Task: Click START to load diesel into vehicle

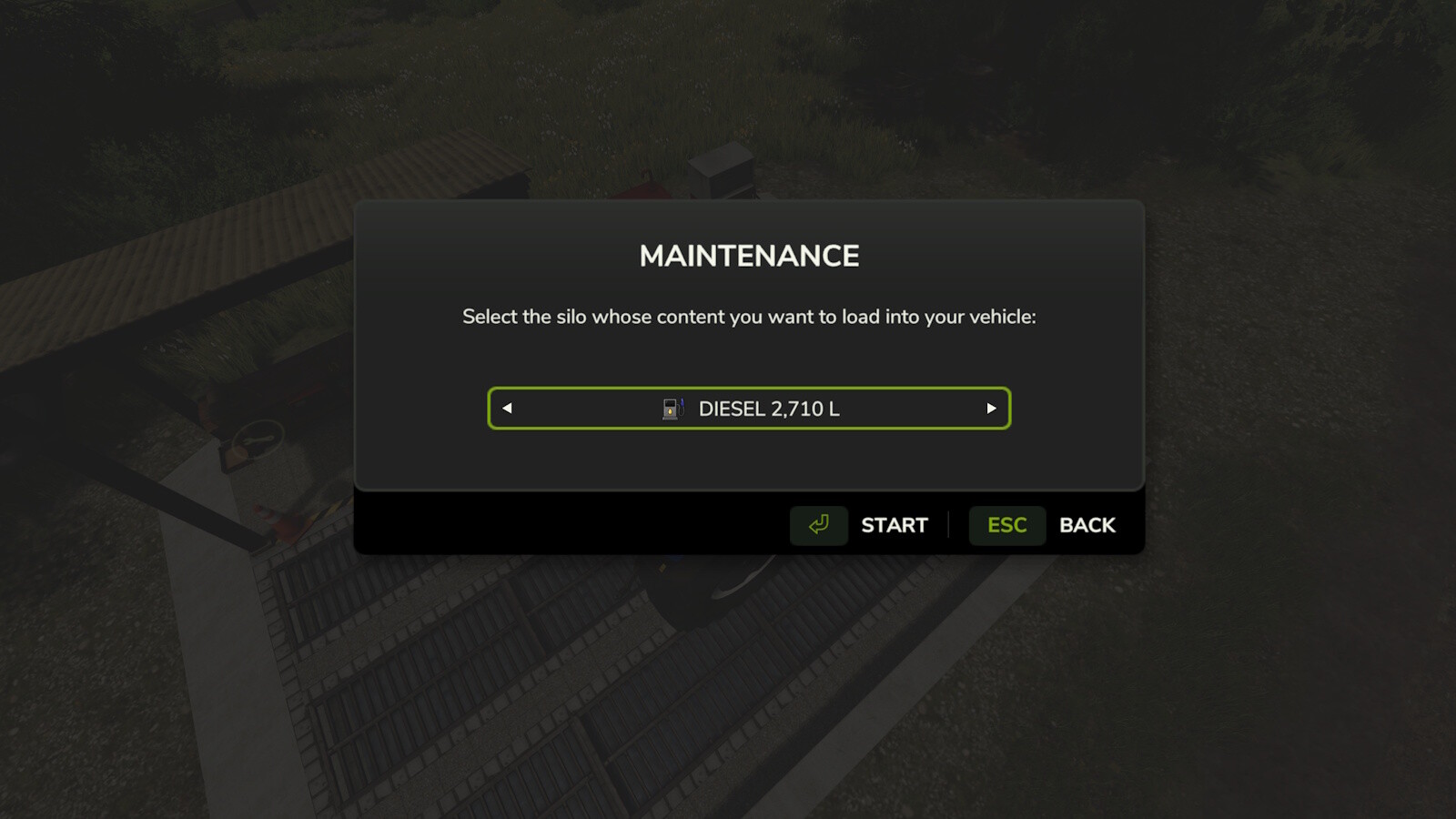Action: point(894,525)
